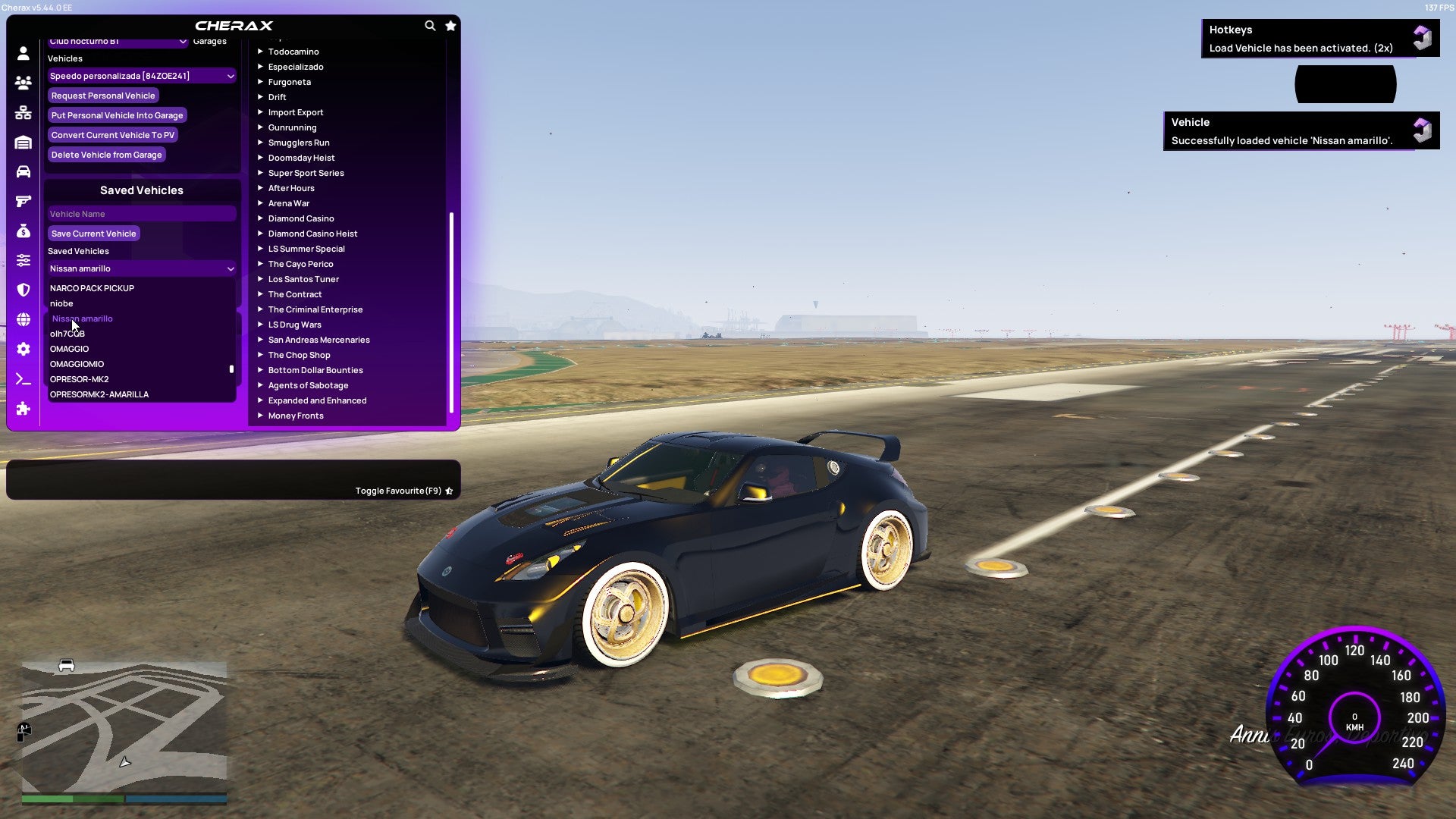Select OMAGGIO from the saved vehicles list
The width and height of the screenshot is (1456, 819).
tap(69, 349)
